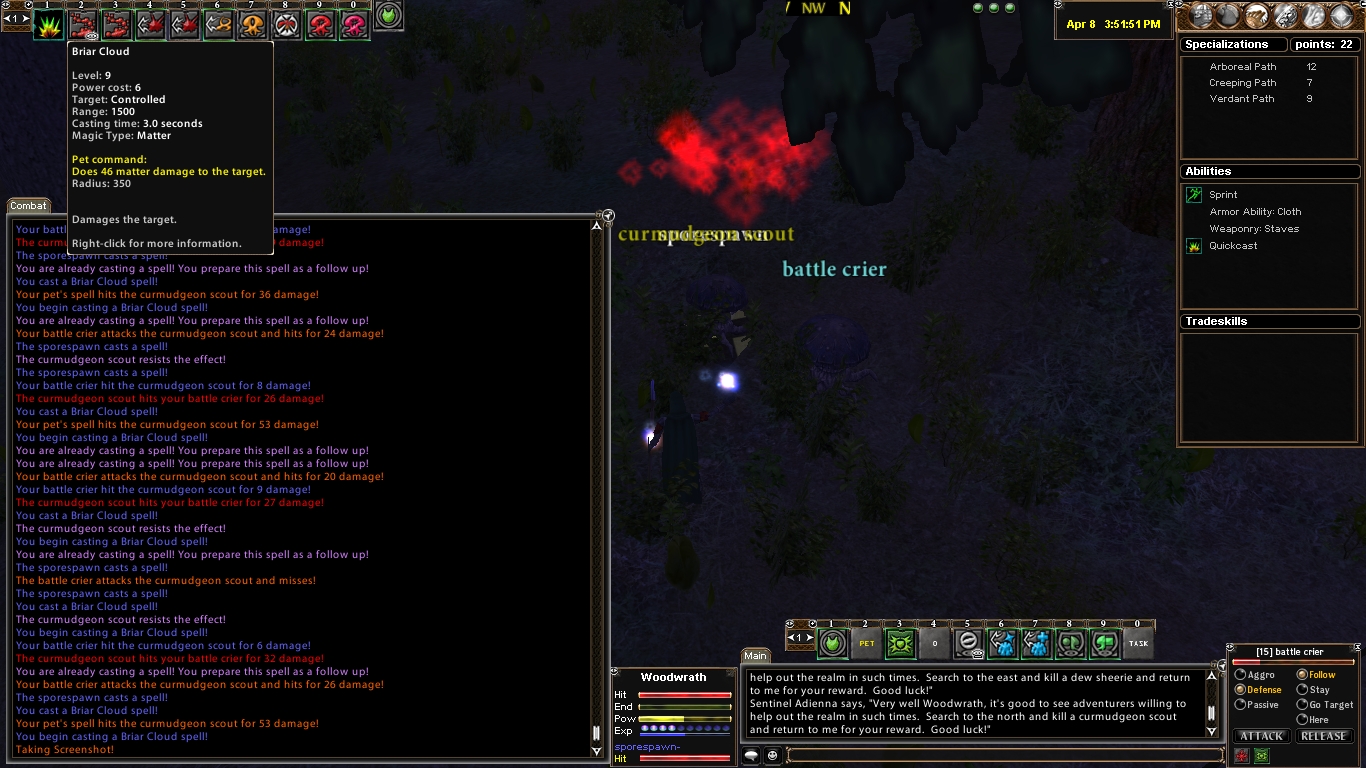This screenshot has height=768, width=1366.
Task: Use the pink mushroom spell in slot 0
Action: pos(354,25)
